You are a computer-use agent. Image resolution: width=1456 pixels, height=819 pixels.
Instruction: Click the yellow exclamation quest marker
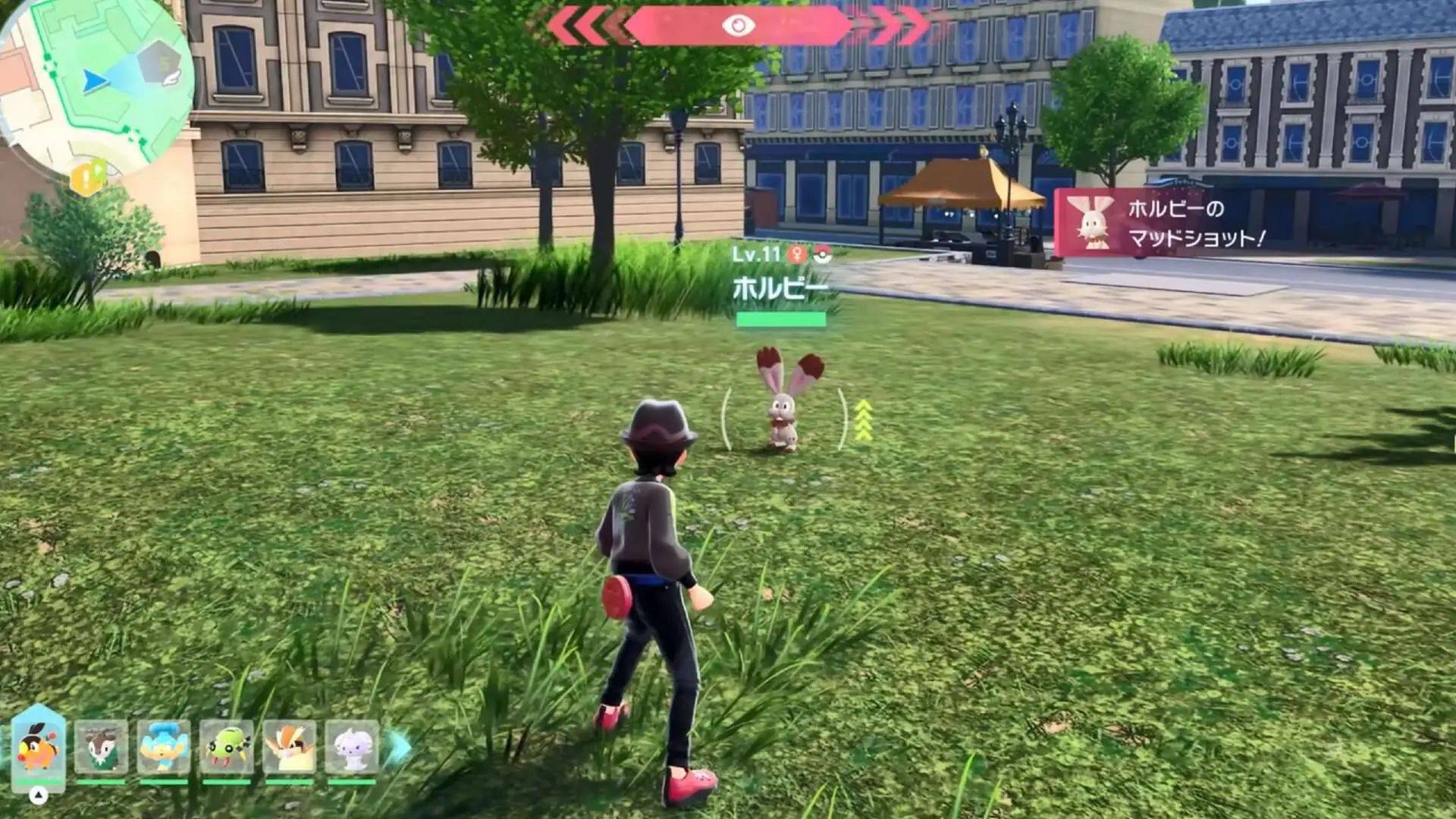[87, 178]
